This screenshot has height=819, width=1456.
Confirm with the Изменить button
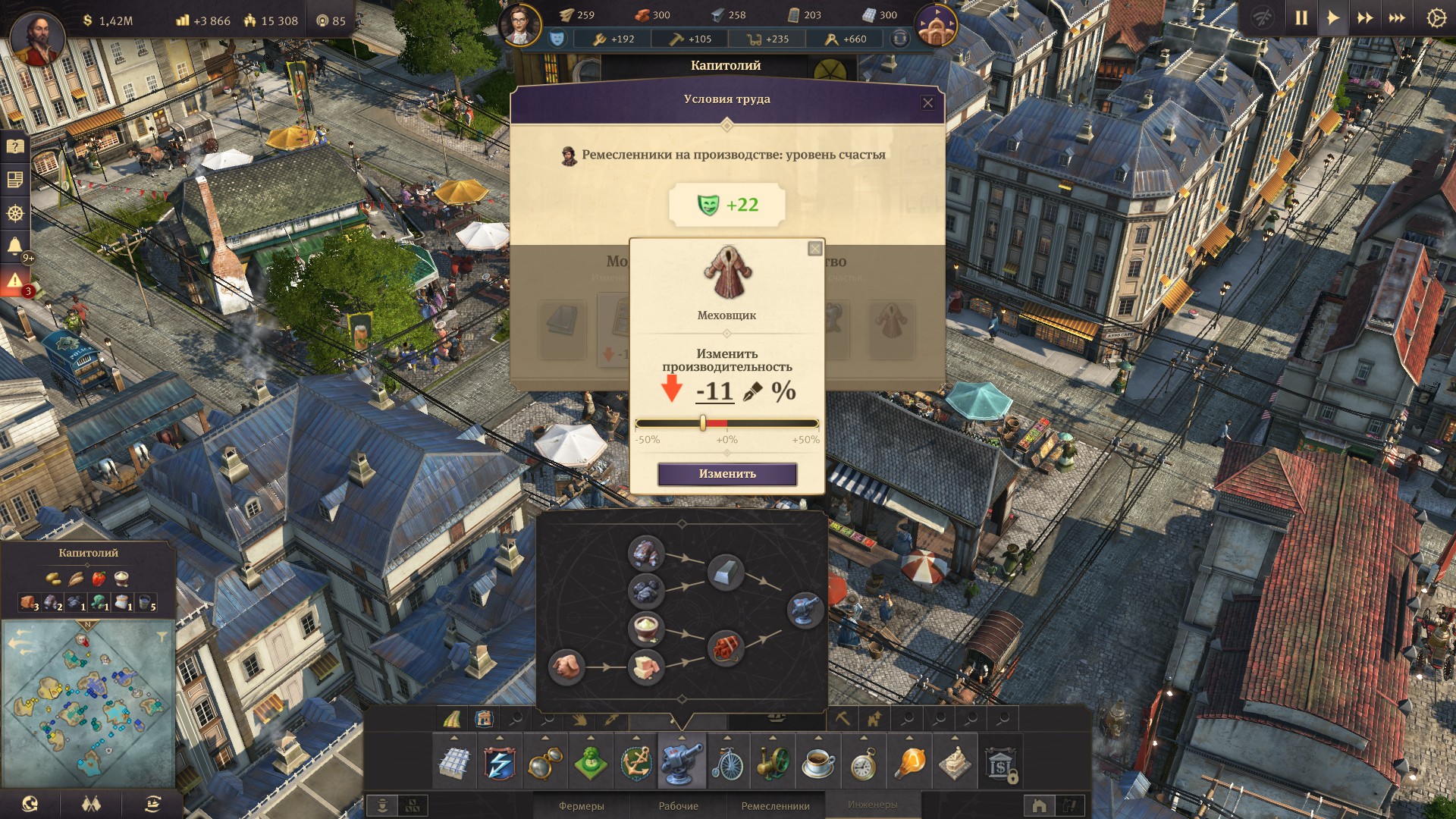tap(726, 474)
